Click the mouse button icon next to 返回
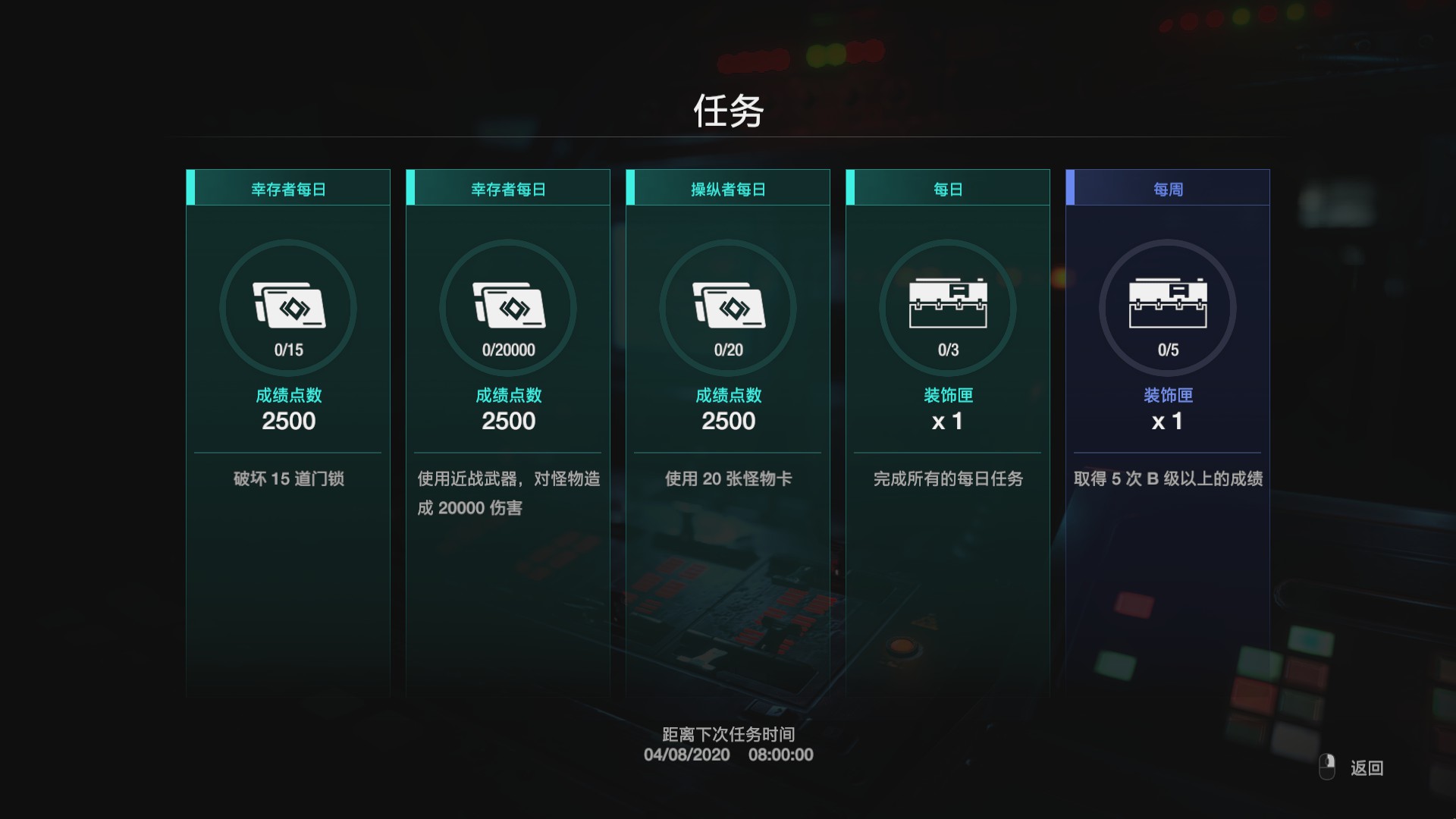1456x819 pixels. tap(1326, 767)
